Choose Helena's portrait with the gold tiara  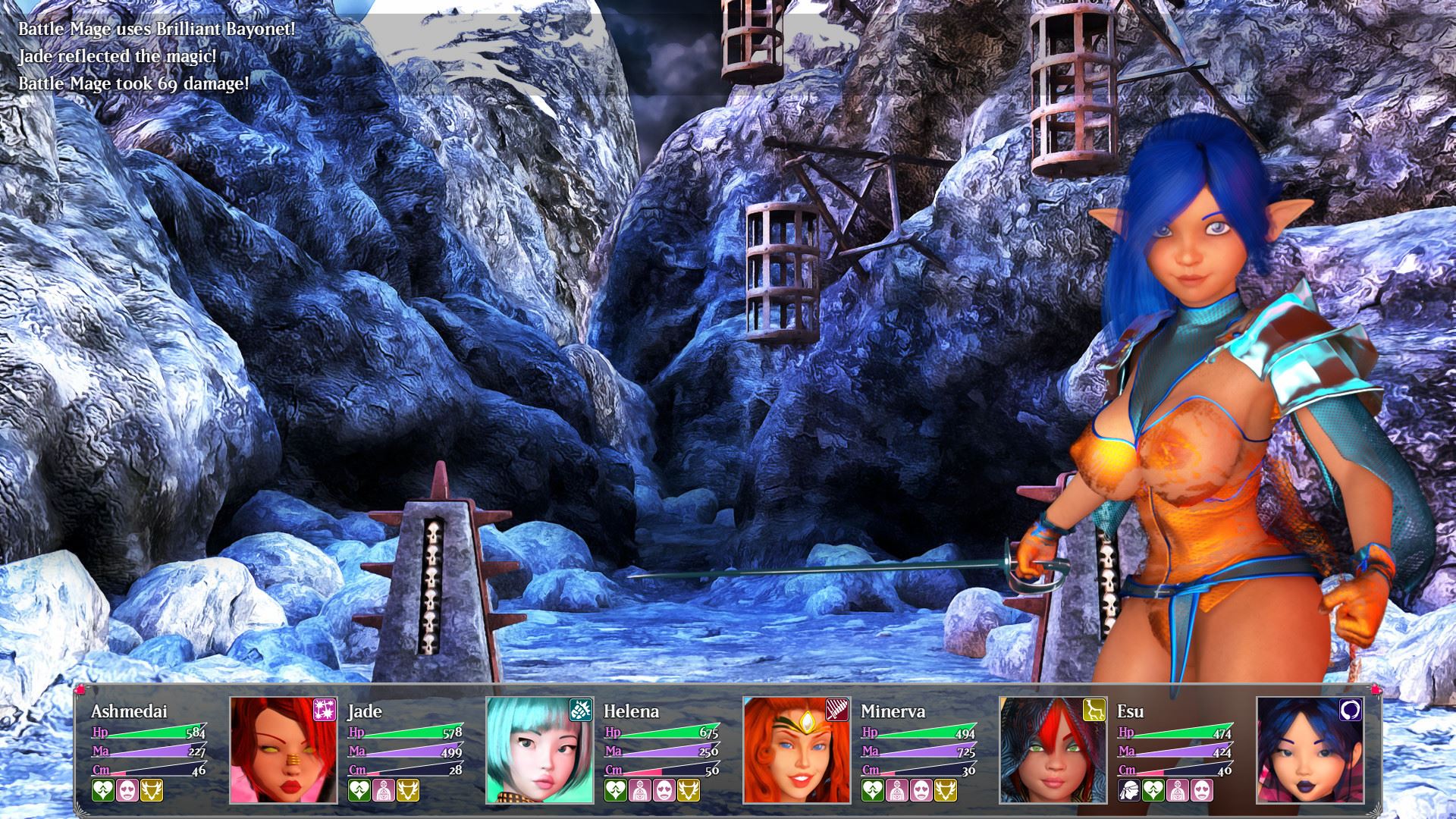[x=796, y=751]
